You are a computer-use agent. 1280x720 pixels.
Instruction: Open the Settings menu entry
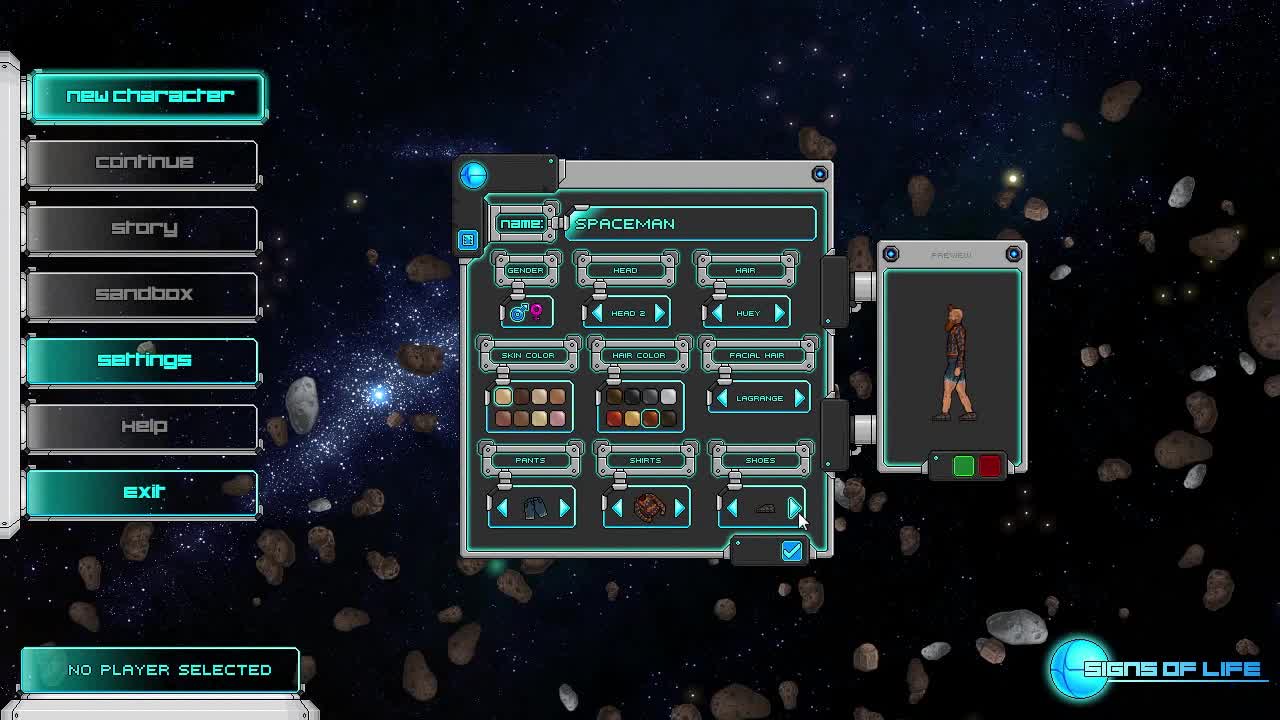tap(143, 359)
